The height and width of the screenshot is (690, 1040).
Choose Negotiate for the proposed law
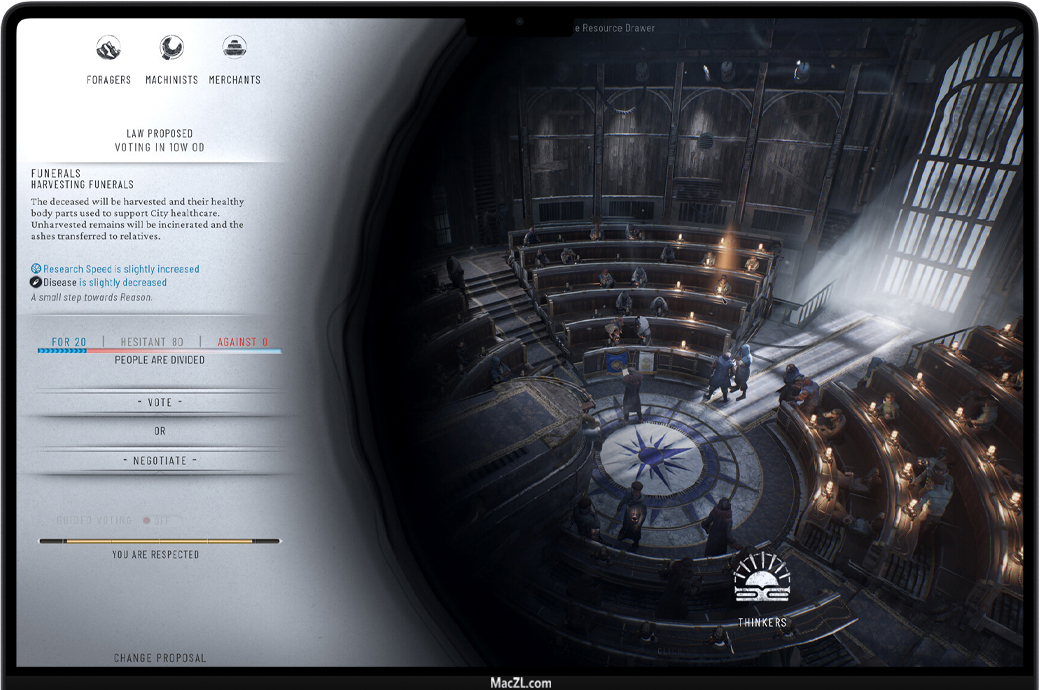160,461
